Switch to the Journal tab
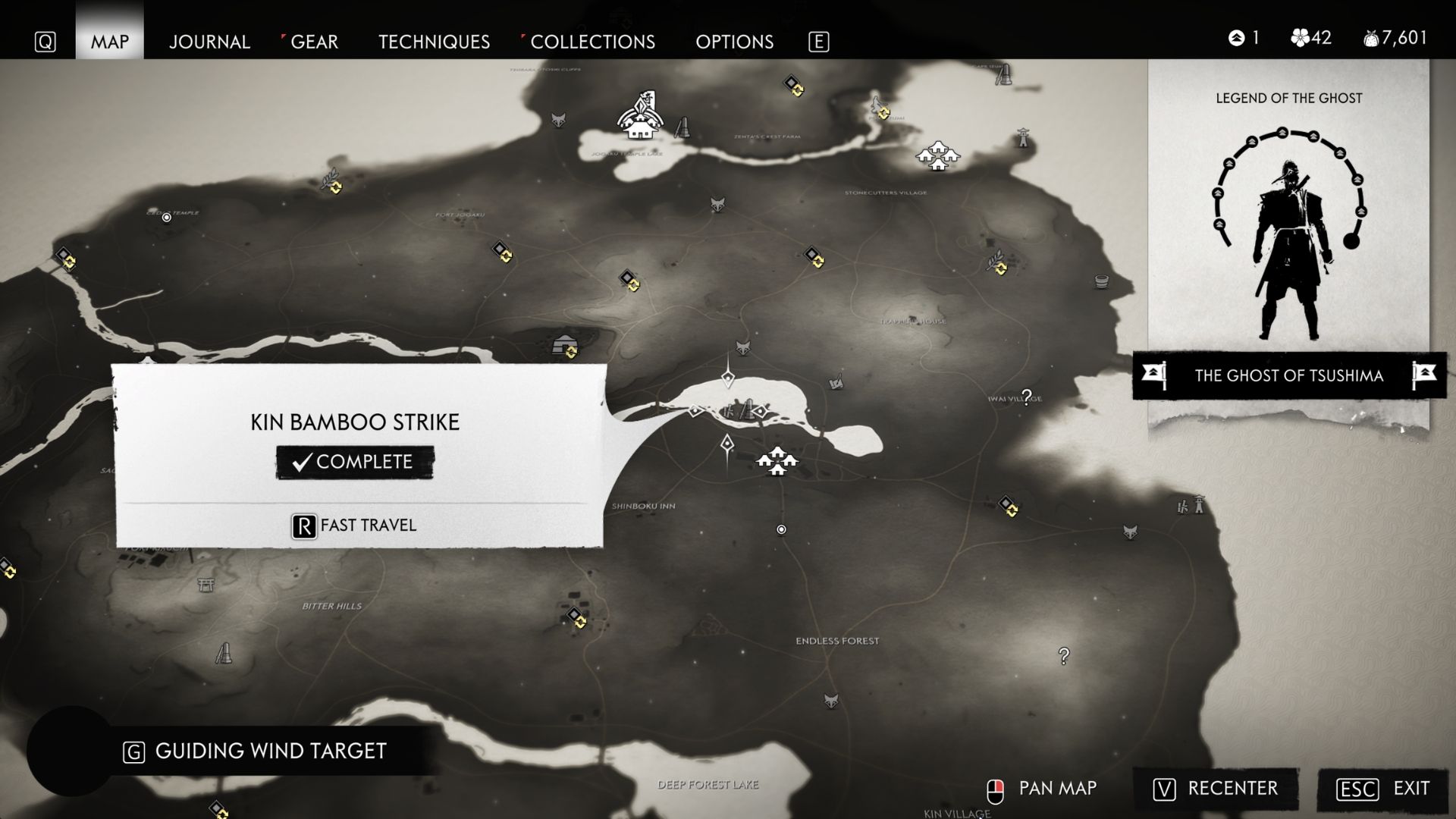1456x819 pixels. pyautogui.click(x=209, y=42)
